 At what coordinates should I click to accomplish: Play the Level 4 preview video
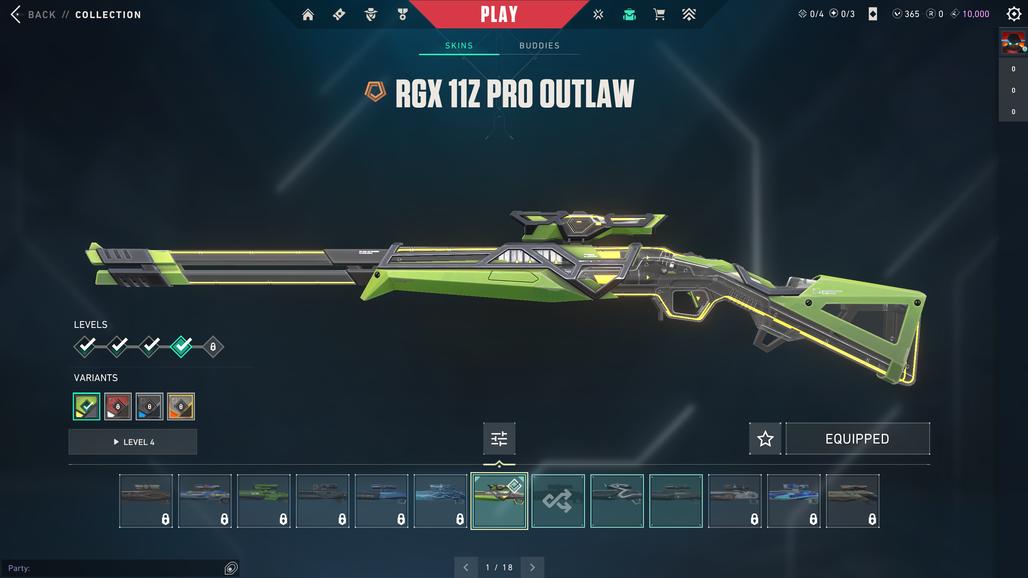[x=133, y=442]
